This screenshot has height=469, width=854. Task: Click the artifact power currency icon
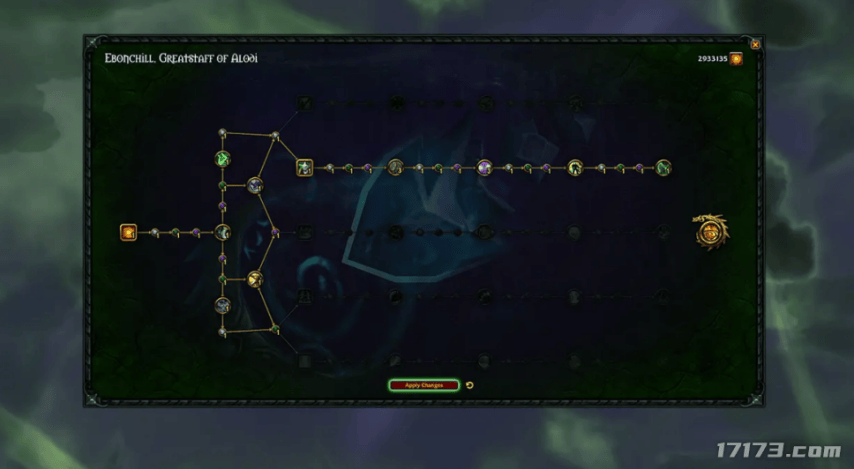tap(736, 59)
